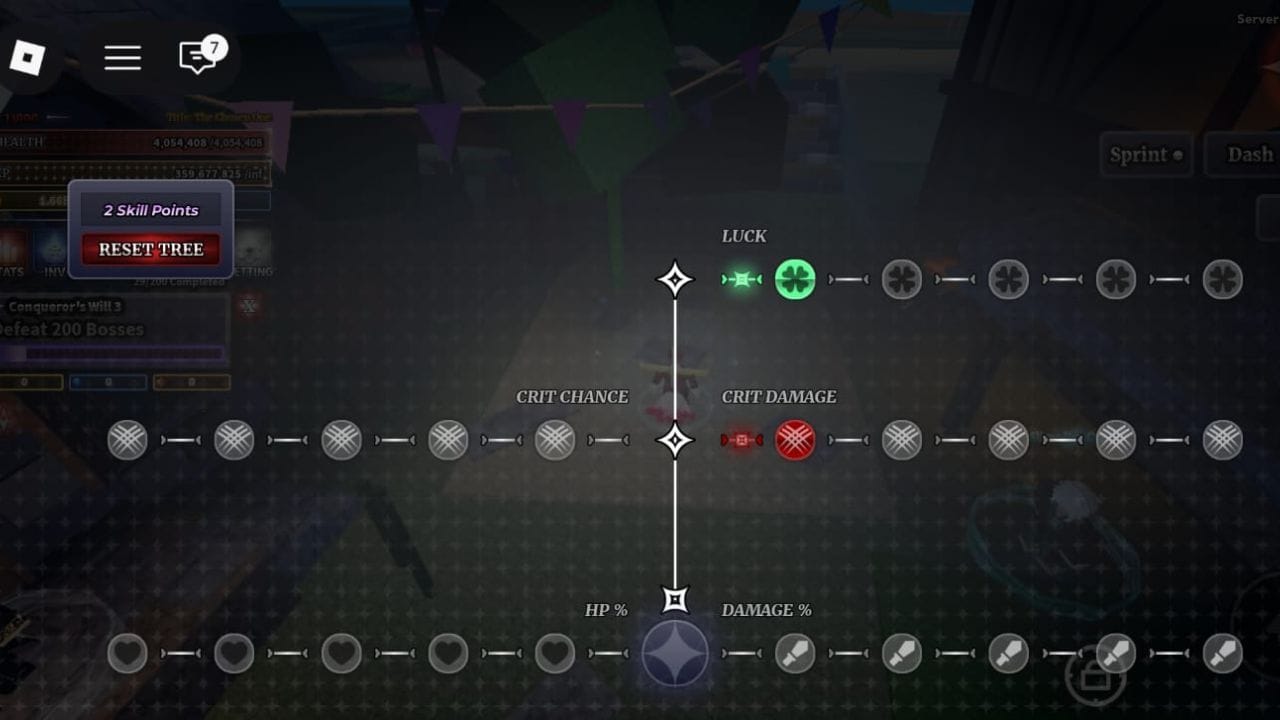Image resolution: width=1280 pixels, height=720 pixels.
Task: Open the hamburger menu at top left
Action: coord(122,57)
